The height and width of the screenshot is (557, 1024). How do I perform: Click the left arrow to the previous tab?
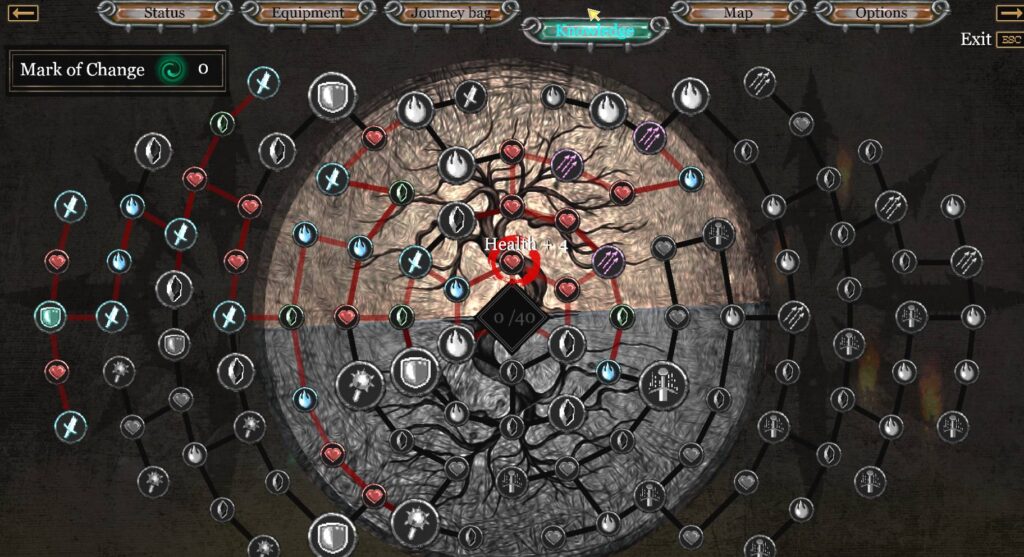coord(24,13)
